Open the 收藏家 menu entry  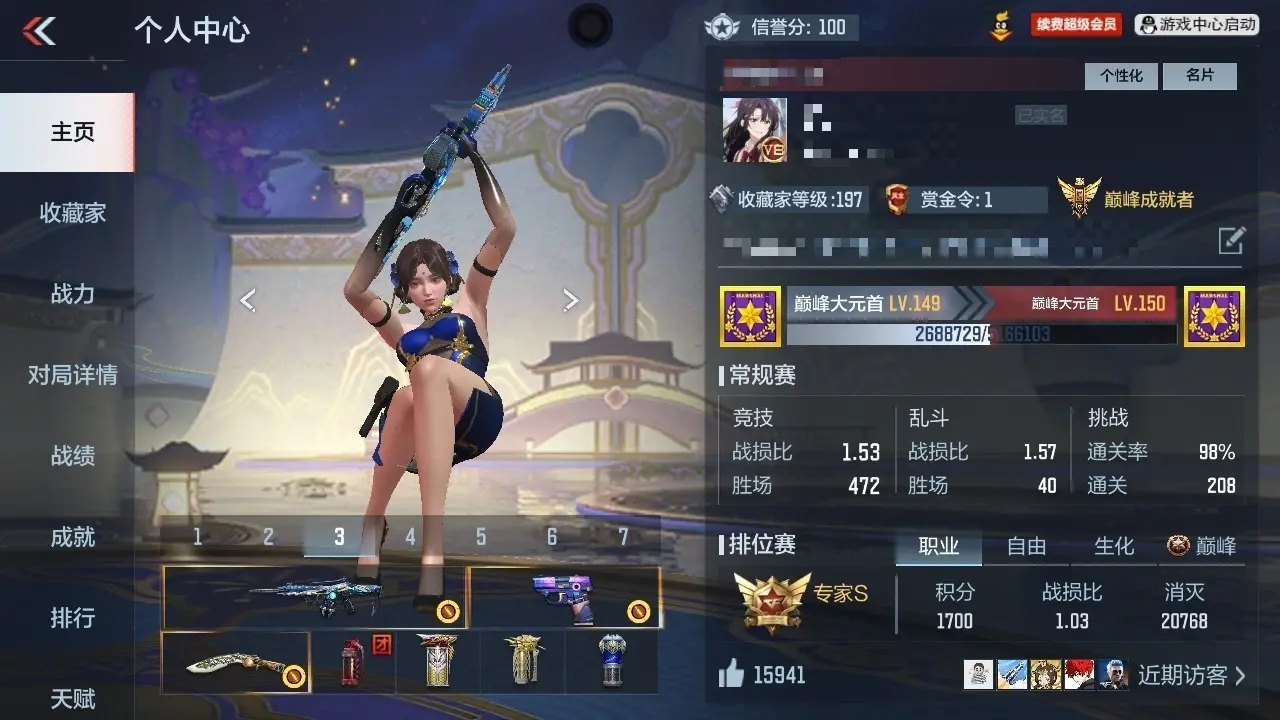[x=72, y=213]
